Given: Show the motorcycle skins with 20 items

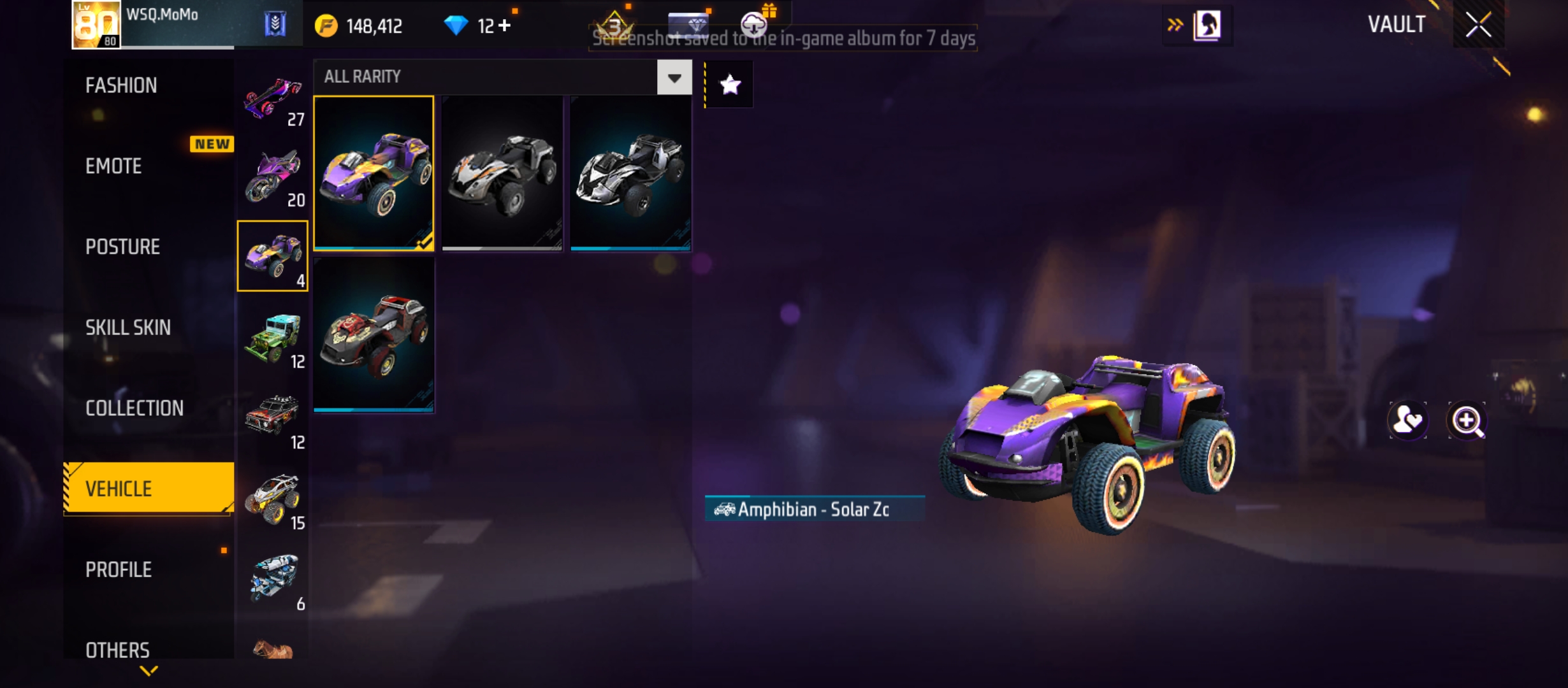Looking at the screenshot, I should point(273,177).
